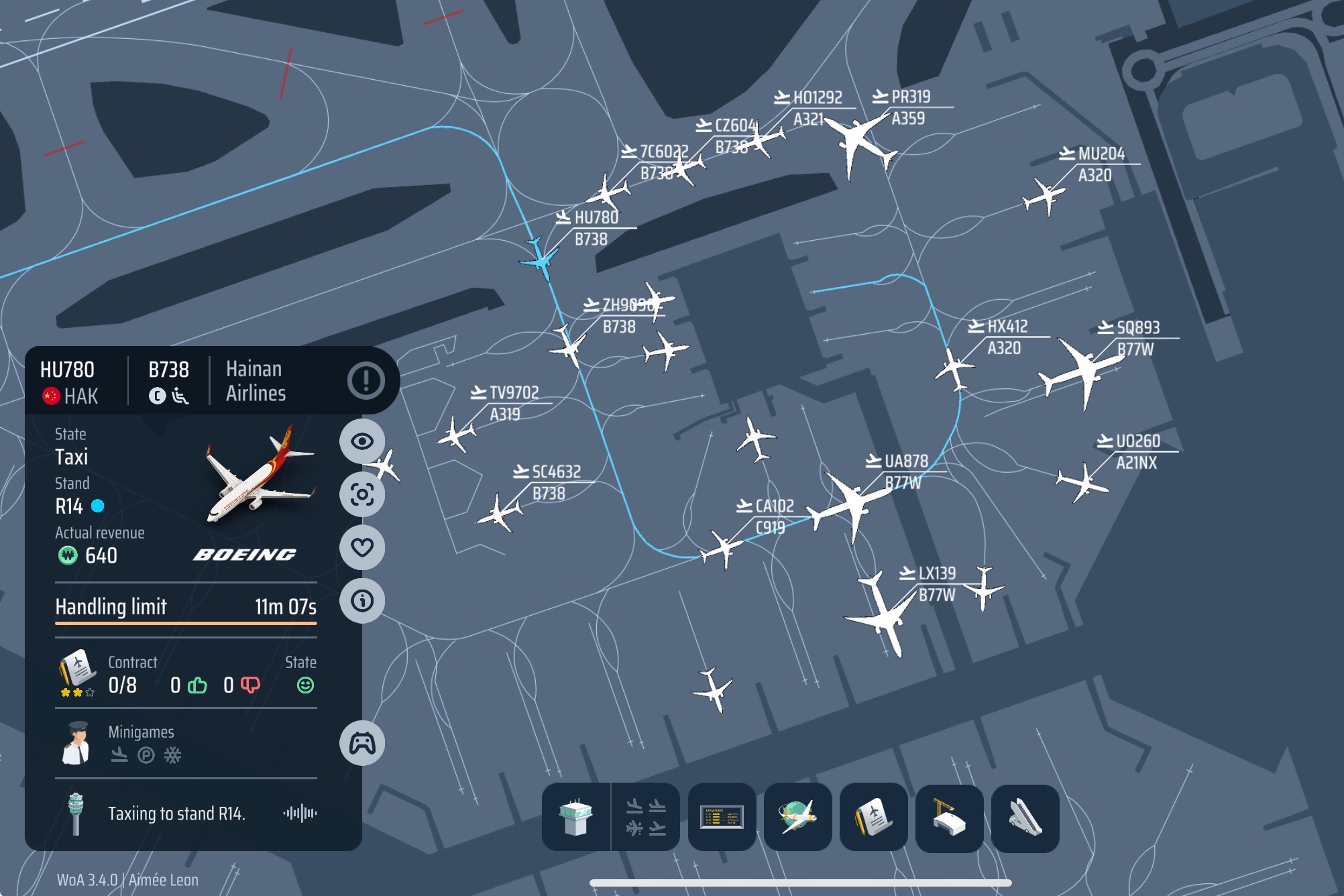Open the construction crane build menu
The width and height of the screenshot is (1344, 896).
(x=949, y=817)
